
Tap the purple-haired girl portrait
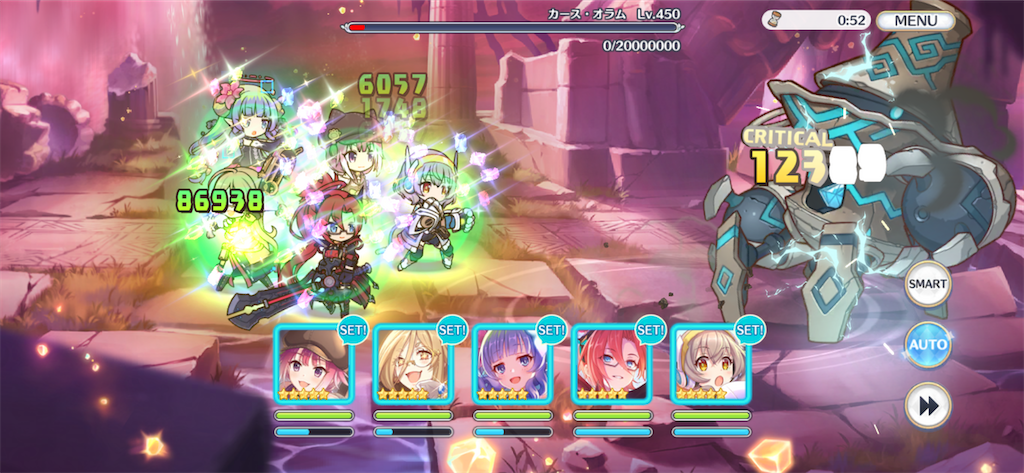click(x=511, y=364)
